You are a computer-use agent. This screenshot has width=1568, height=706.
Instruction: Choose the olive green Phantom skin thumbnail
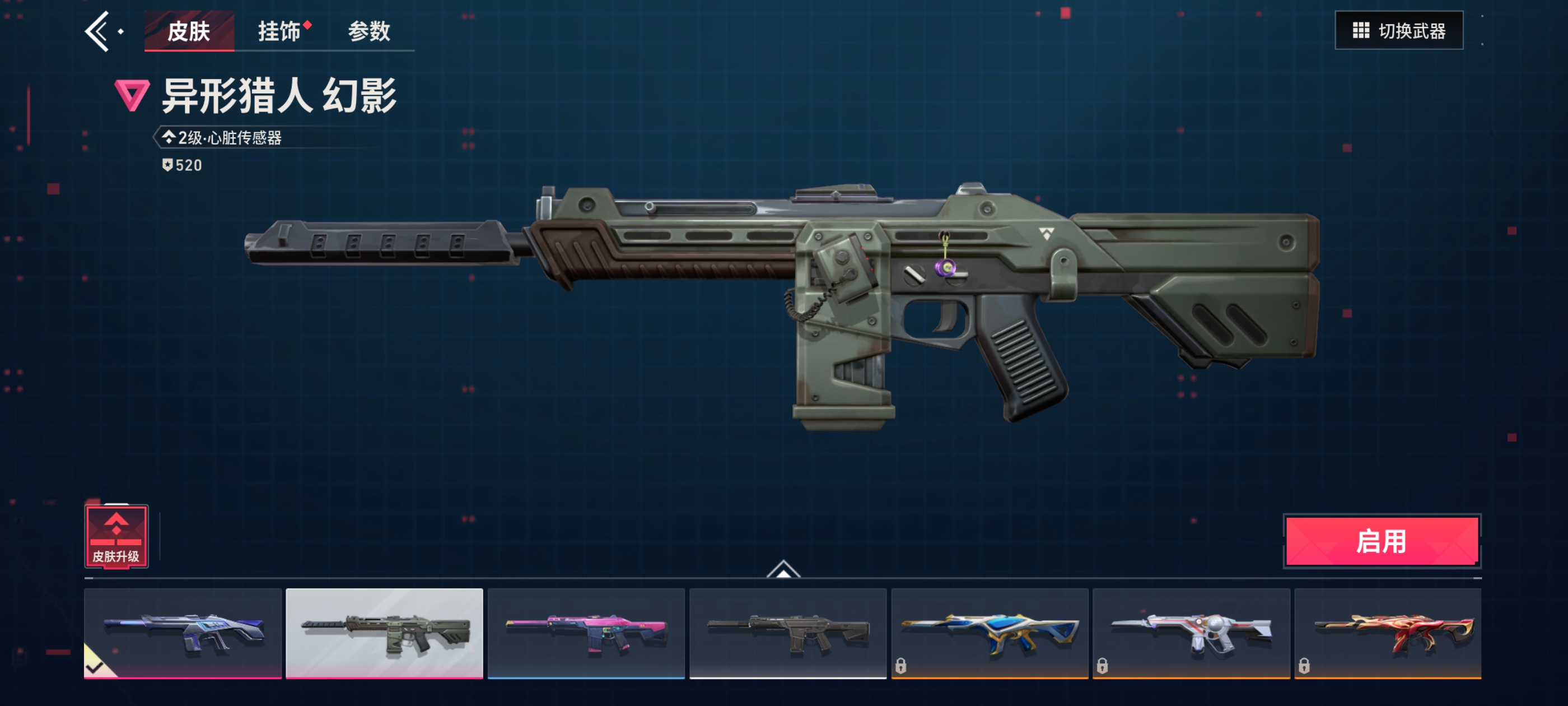coord(384,633)
